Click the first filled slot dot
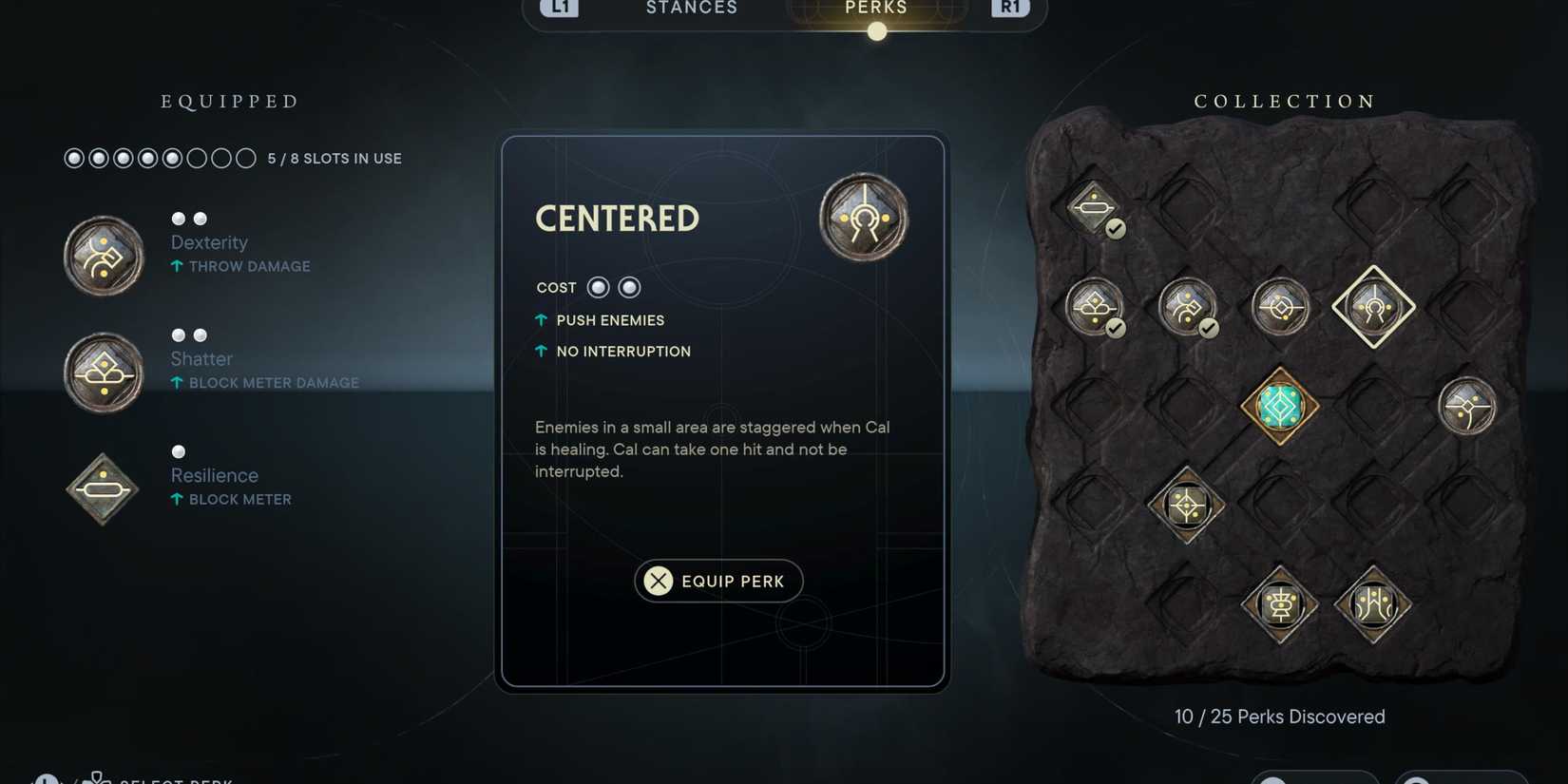1568x784 pixels. (73, 158)
